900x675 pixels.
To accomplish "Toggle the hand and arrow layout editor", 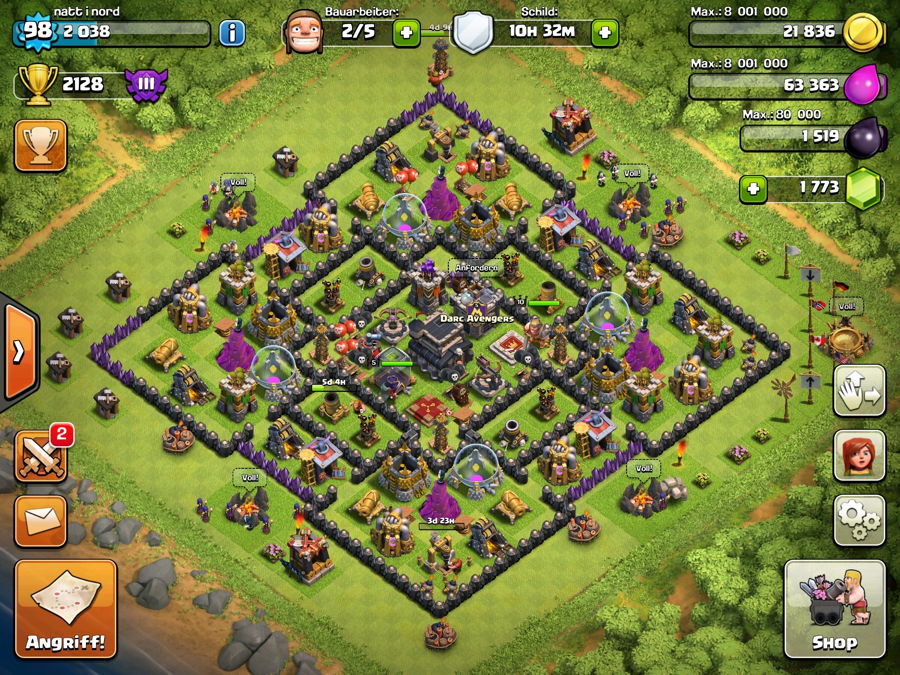I will pos(859,391).
